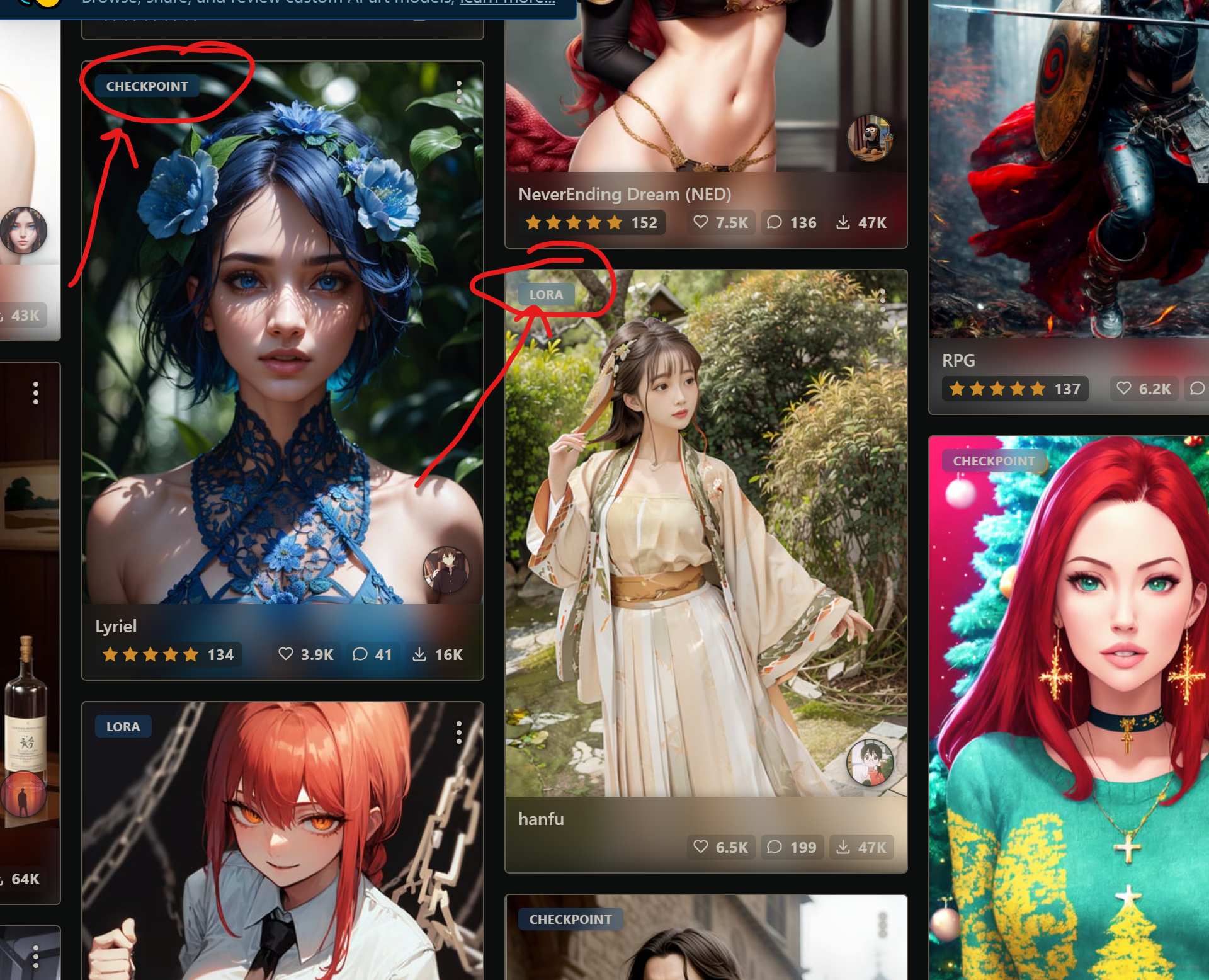The width and height of the screenshot is (1209, 980).
Task: Show the 199 comments on hanfu
Action: coord(792,847)
